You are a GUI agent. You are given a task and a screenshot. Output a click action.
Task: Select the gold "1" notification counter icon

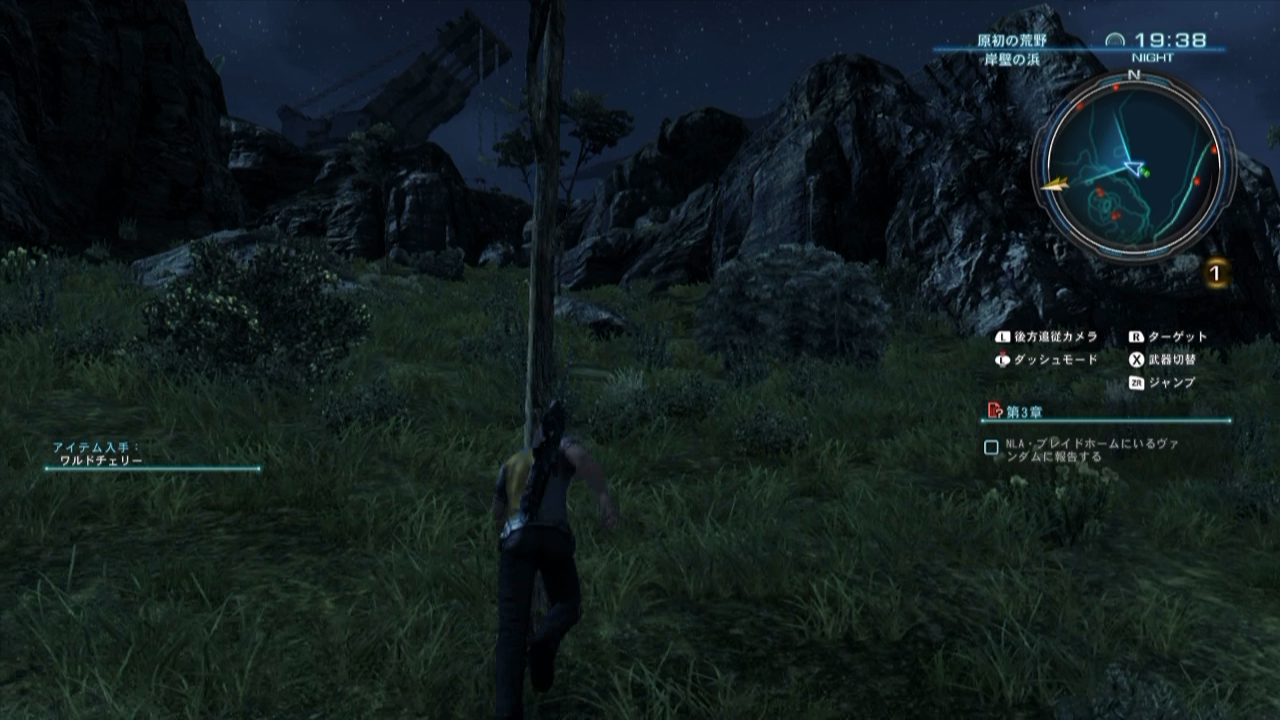(x=1215, y=273)
